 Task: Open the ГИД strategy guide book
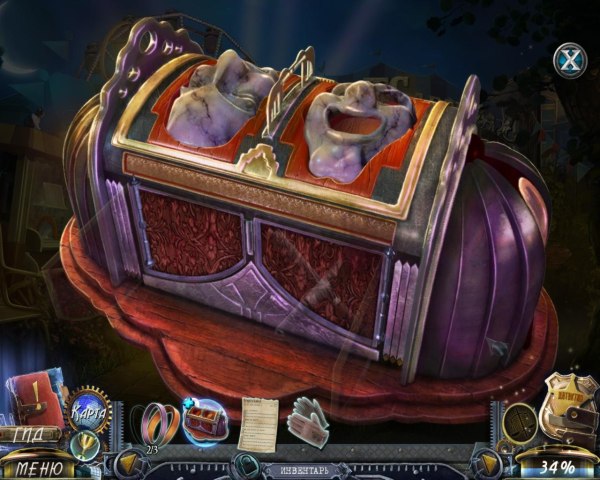(34, 405)
